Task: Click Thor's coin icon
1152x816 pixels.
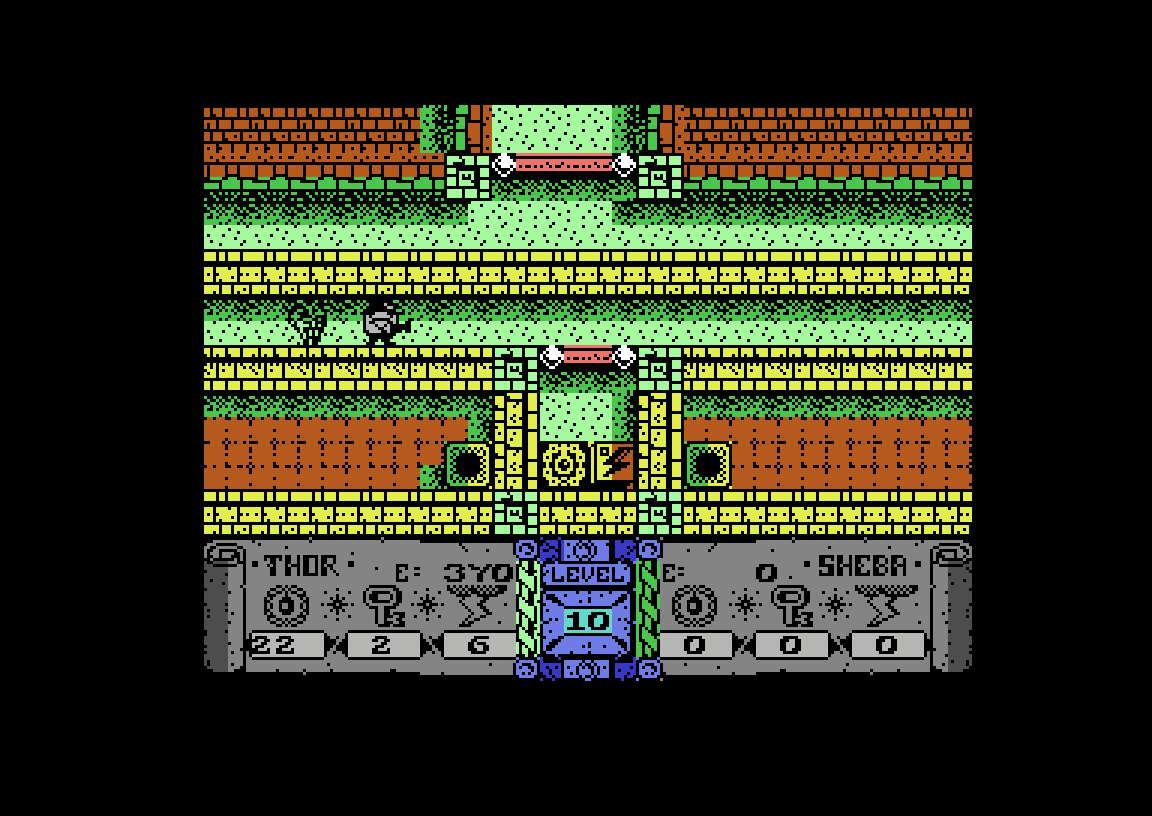Action: (286, 606)
